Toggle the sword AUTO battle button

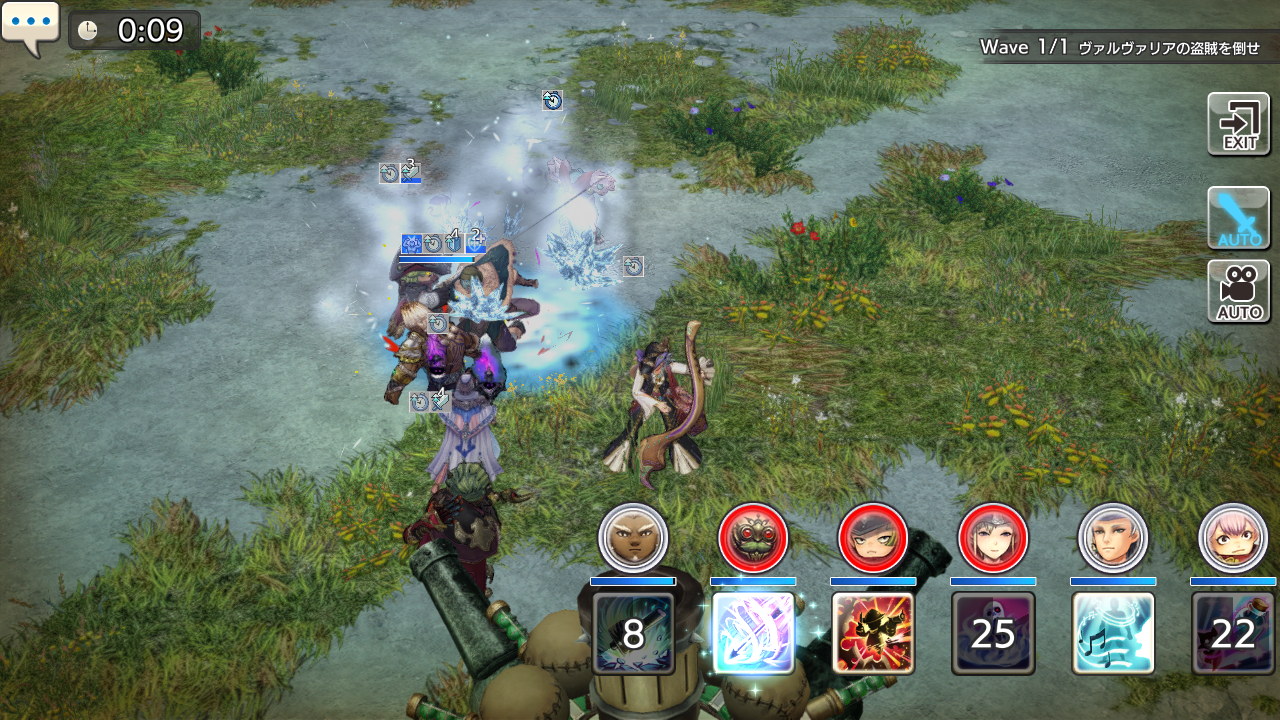click(1238, 218)
